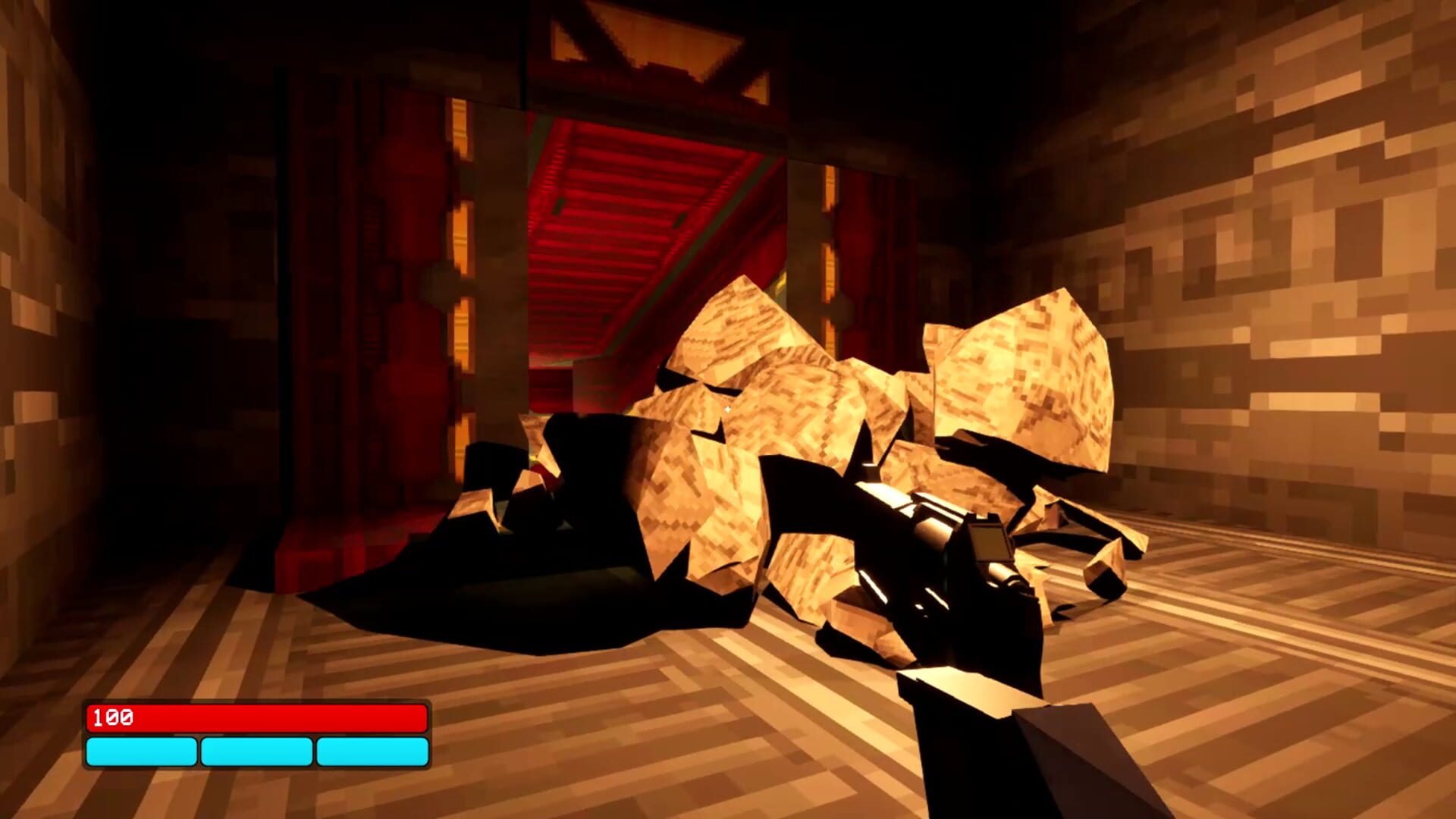This screenshot has width=1456, height=819.
Task: Select the middle cyan bar segment
Action: coord(256,752)
